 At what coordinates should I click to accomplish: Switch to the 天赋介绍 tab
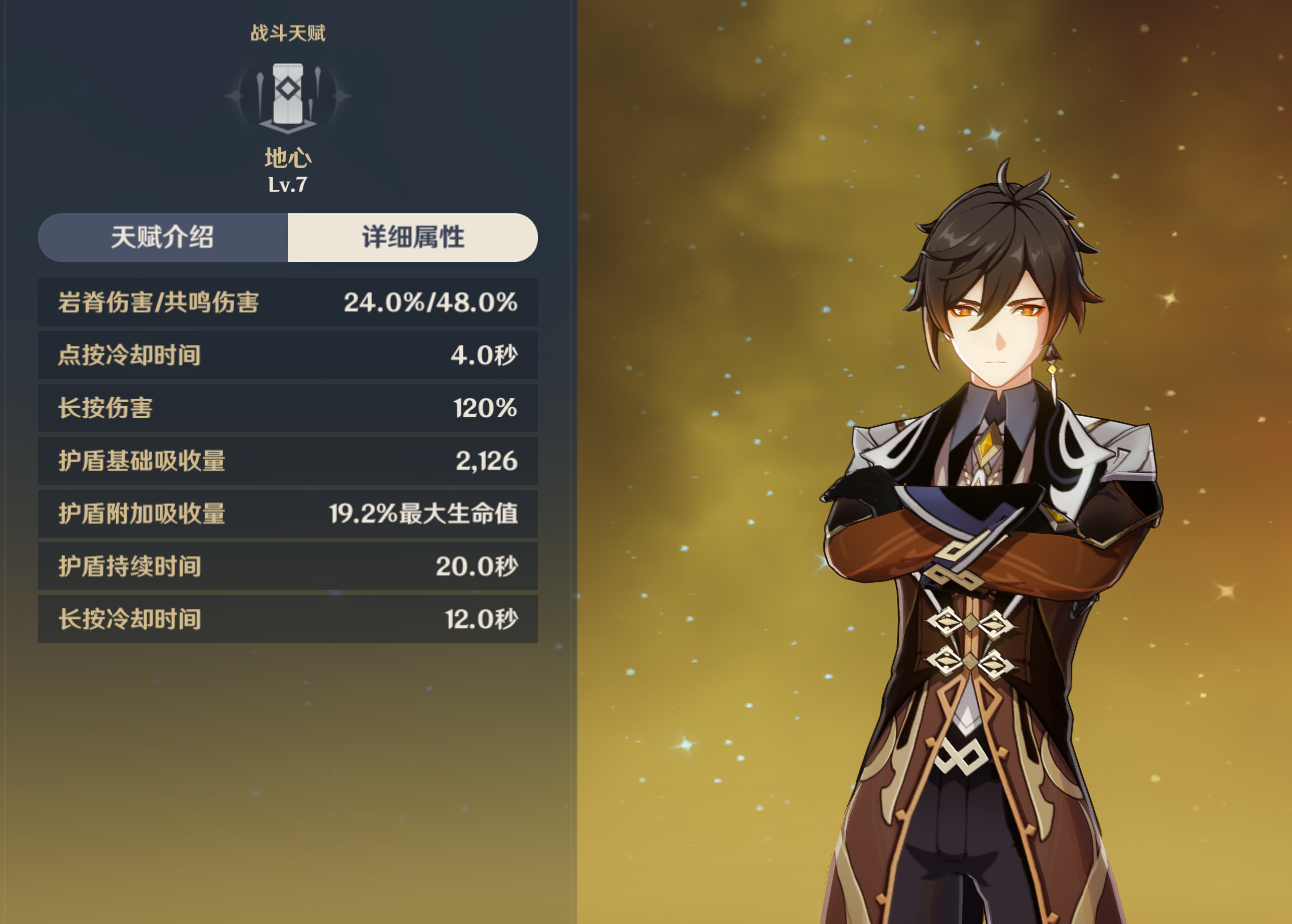pyautogui.click(x=163, y=238)
